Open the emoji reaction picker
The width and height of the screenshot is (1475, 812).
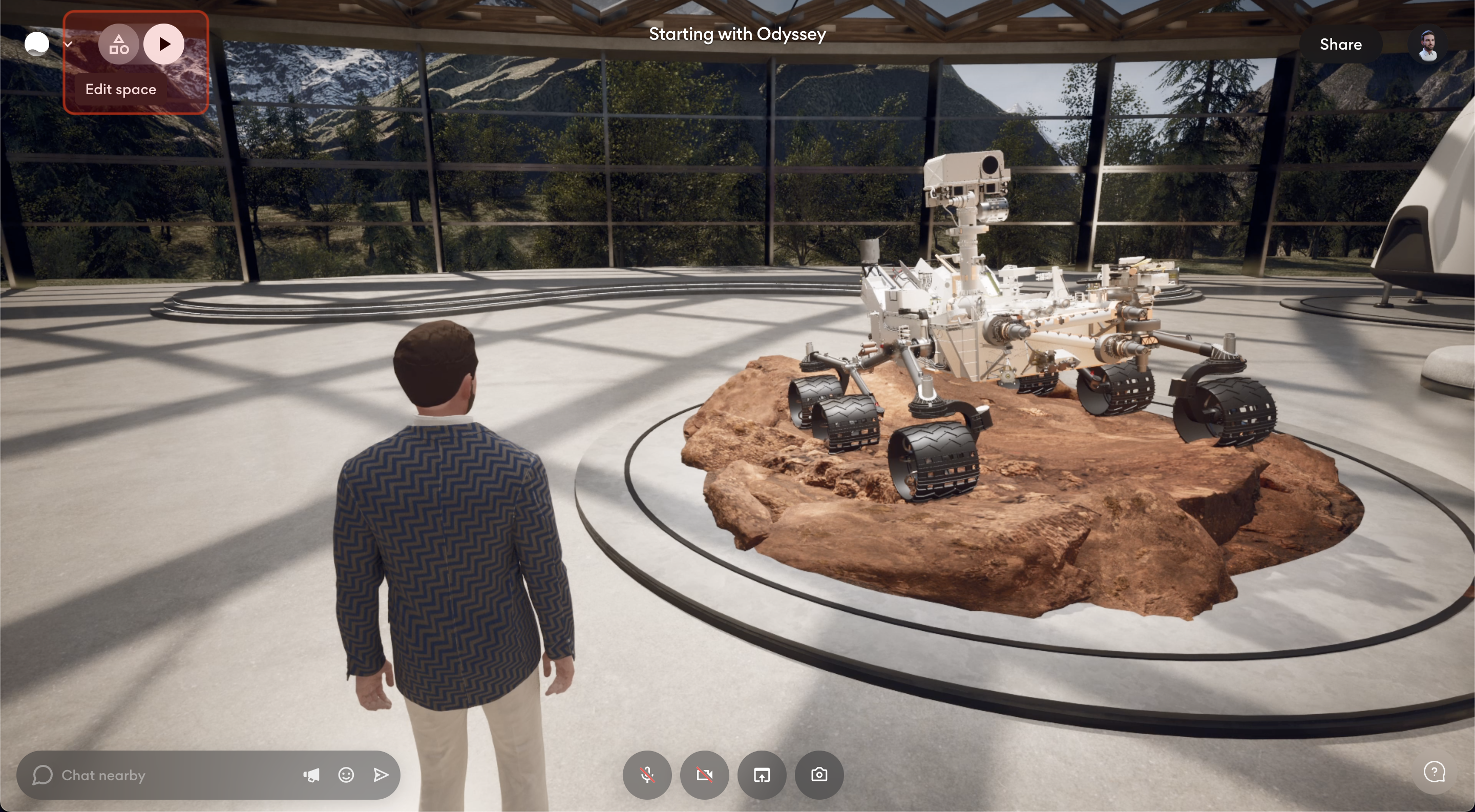(346, 775)
